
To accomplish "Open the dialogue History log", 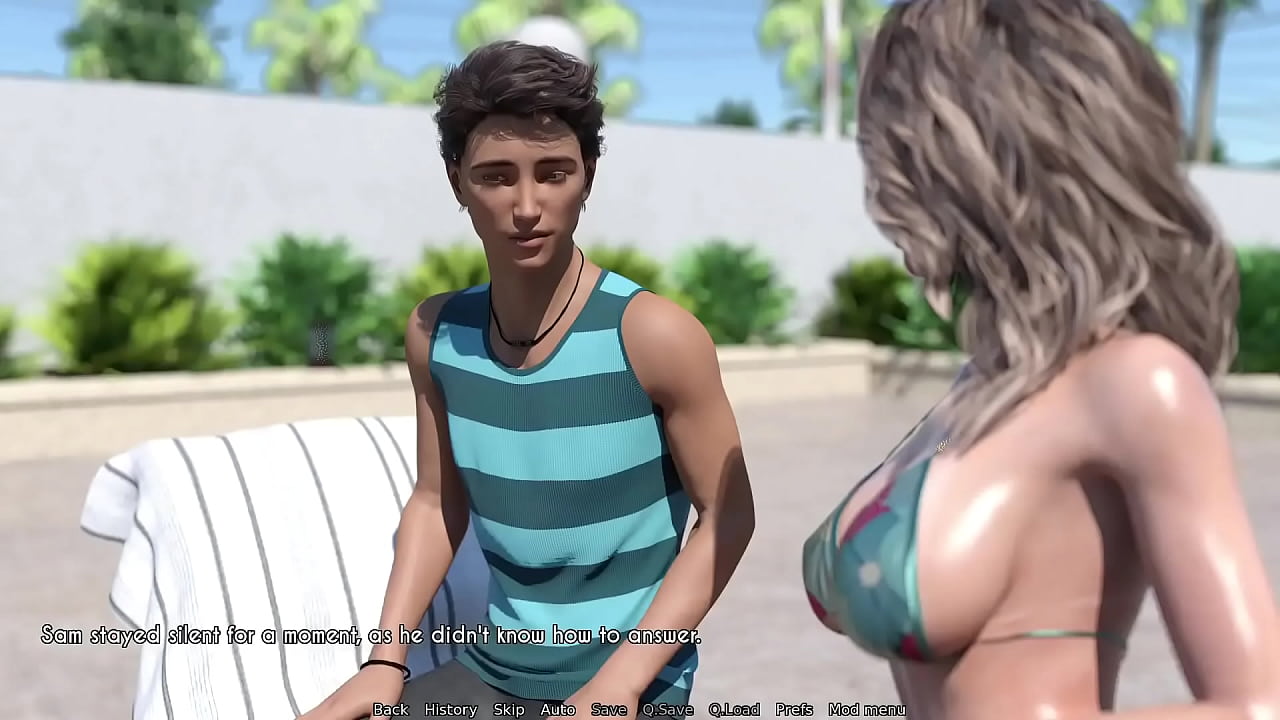I will pos(450,709).
